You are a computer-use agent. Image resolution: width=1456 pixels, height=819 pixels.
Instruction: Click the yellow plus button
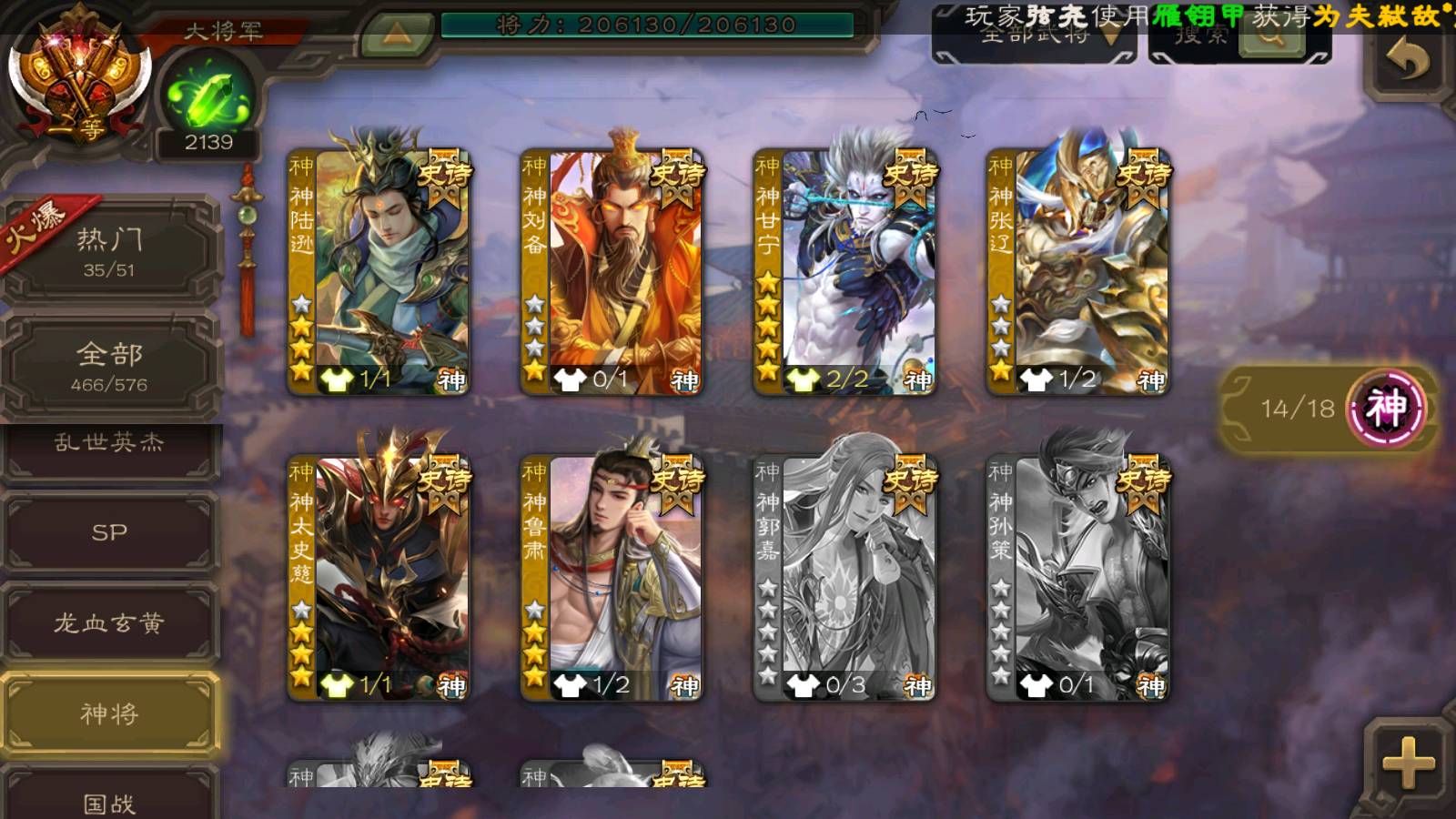click(x=1408, y=763)
